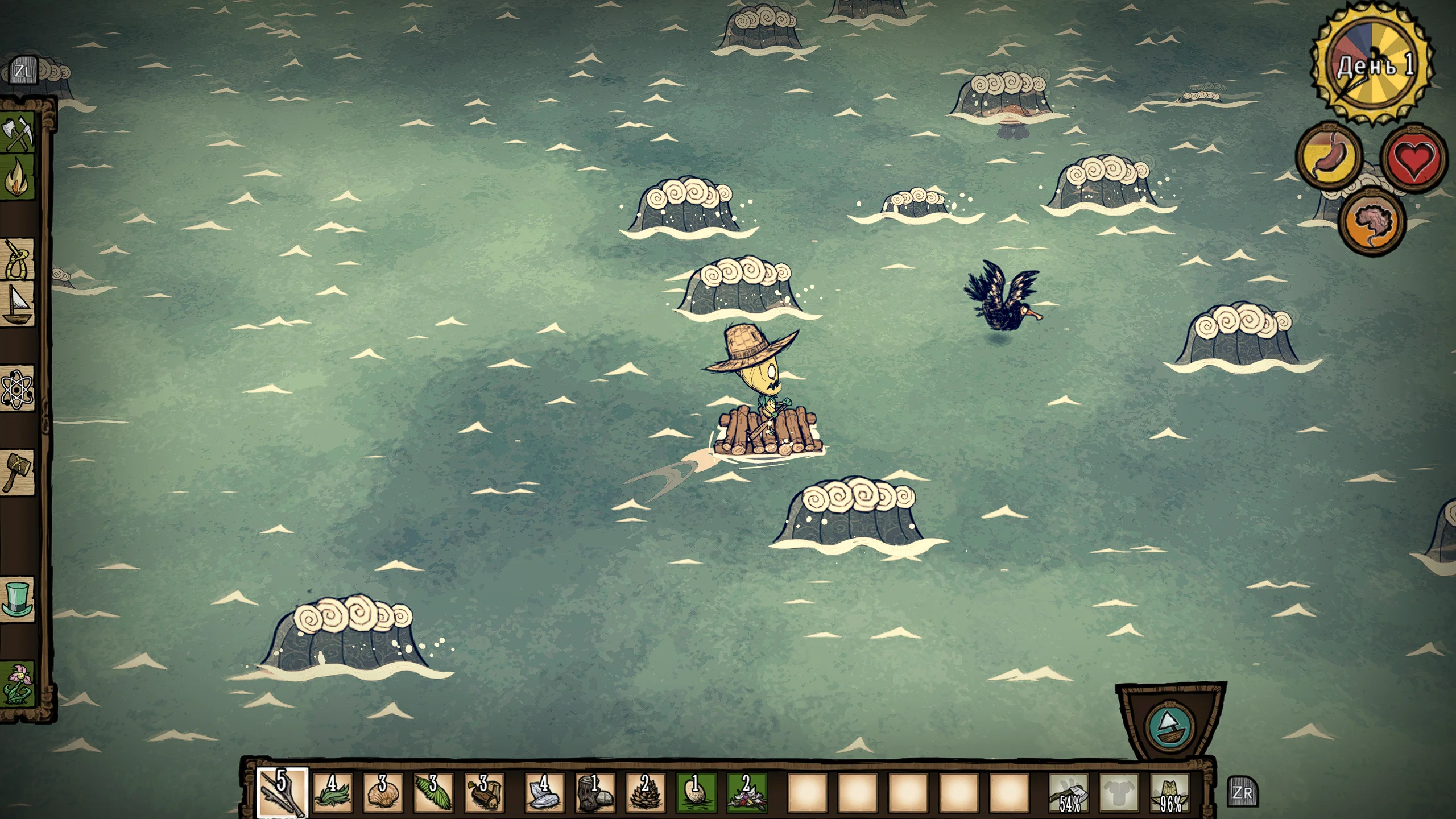Click the equipped straw hat head slot
This screenshot has height=819, width=1456.
coord(1170,792)
